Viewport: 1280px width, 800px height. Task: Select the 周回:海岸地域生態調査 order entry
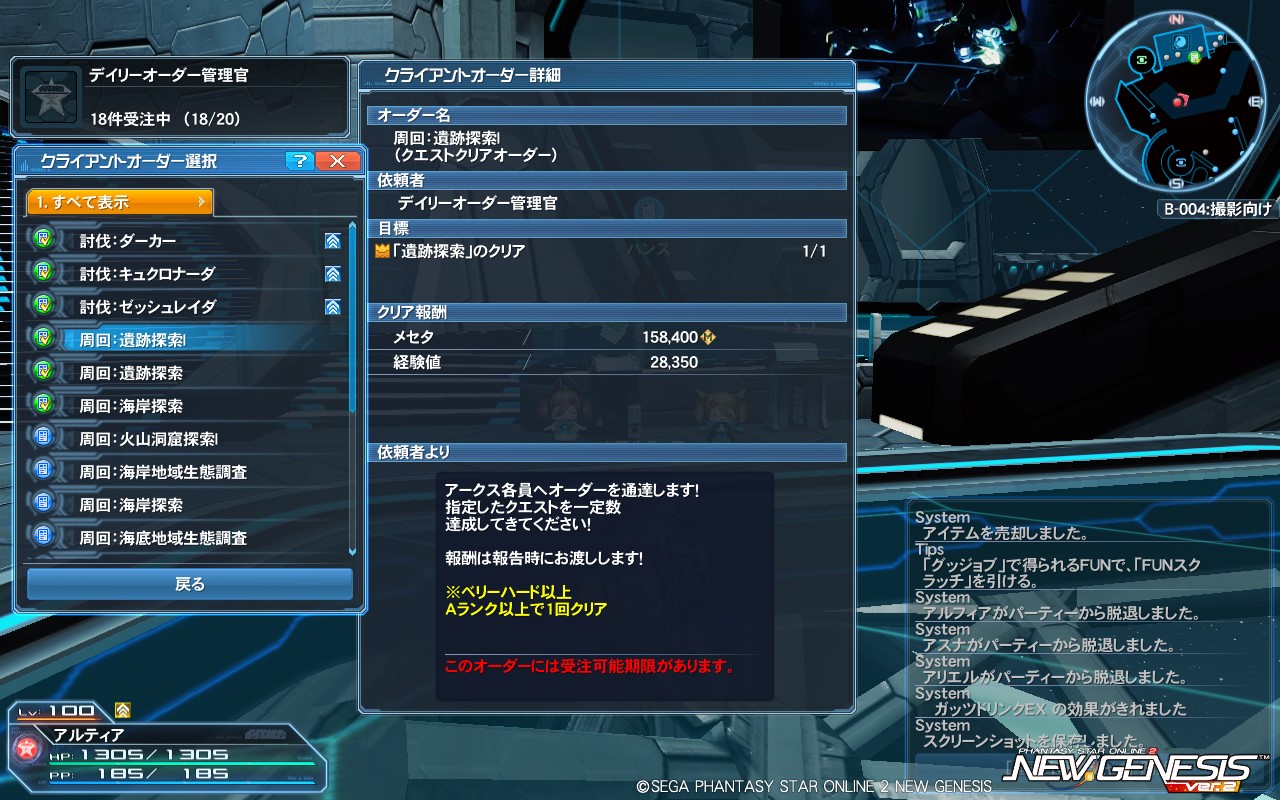[180, 471]
